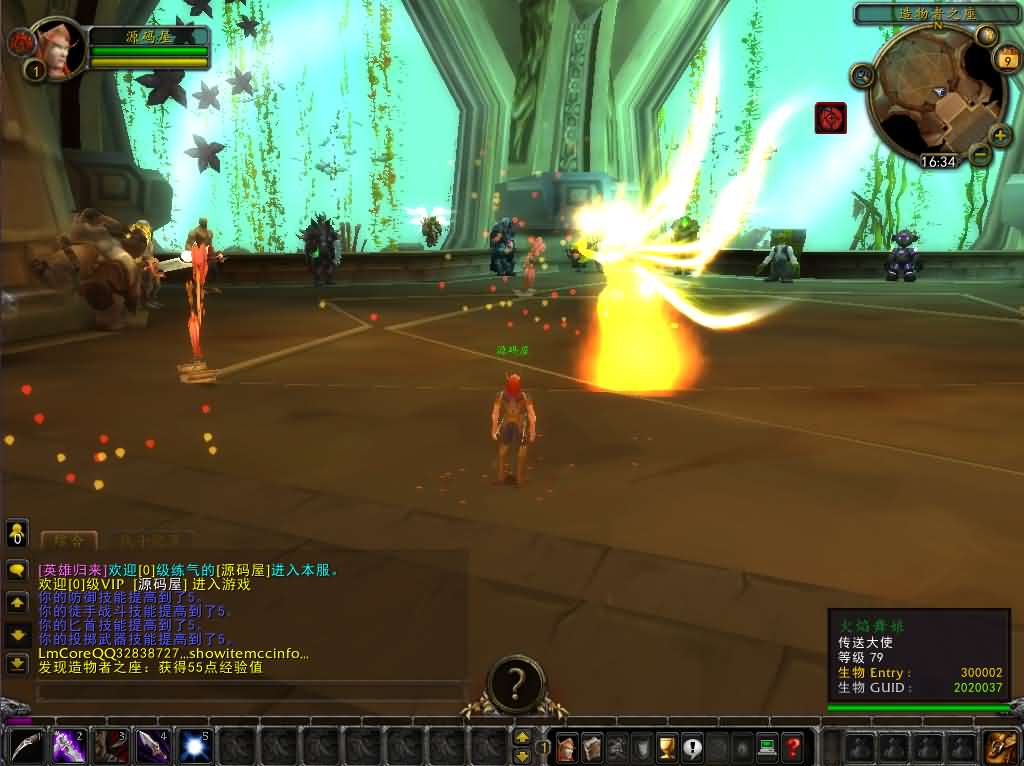The image size is (1024, 766).
Task: Zoom in on the minimap
Action: 1000,135
